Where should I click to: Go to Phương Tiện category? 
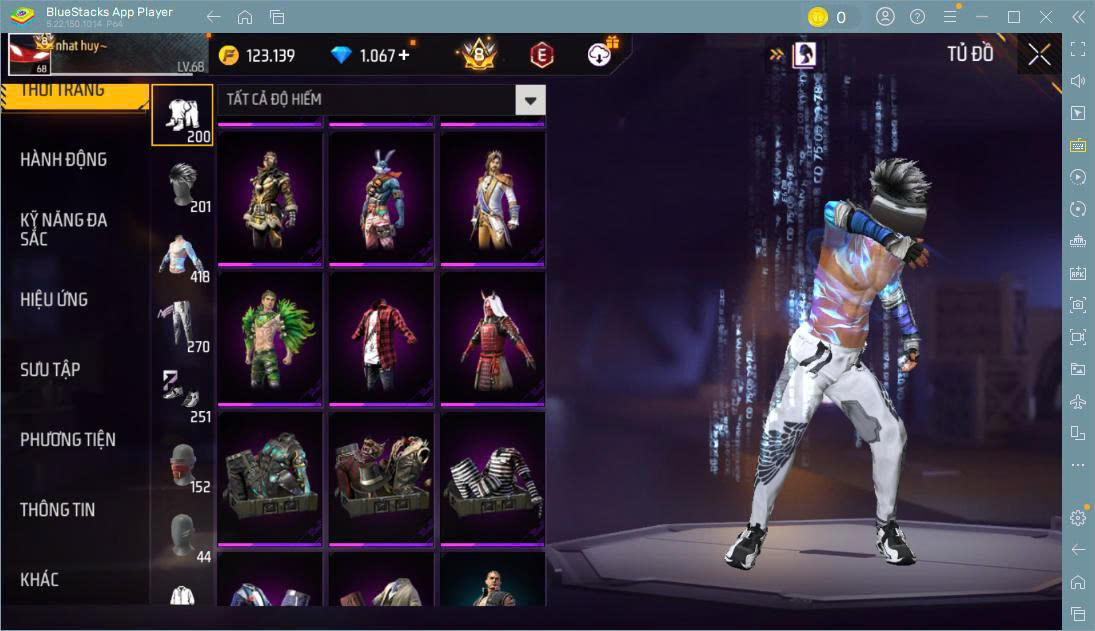click(68, 440)
